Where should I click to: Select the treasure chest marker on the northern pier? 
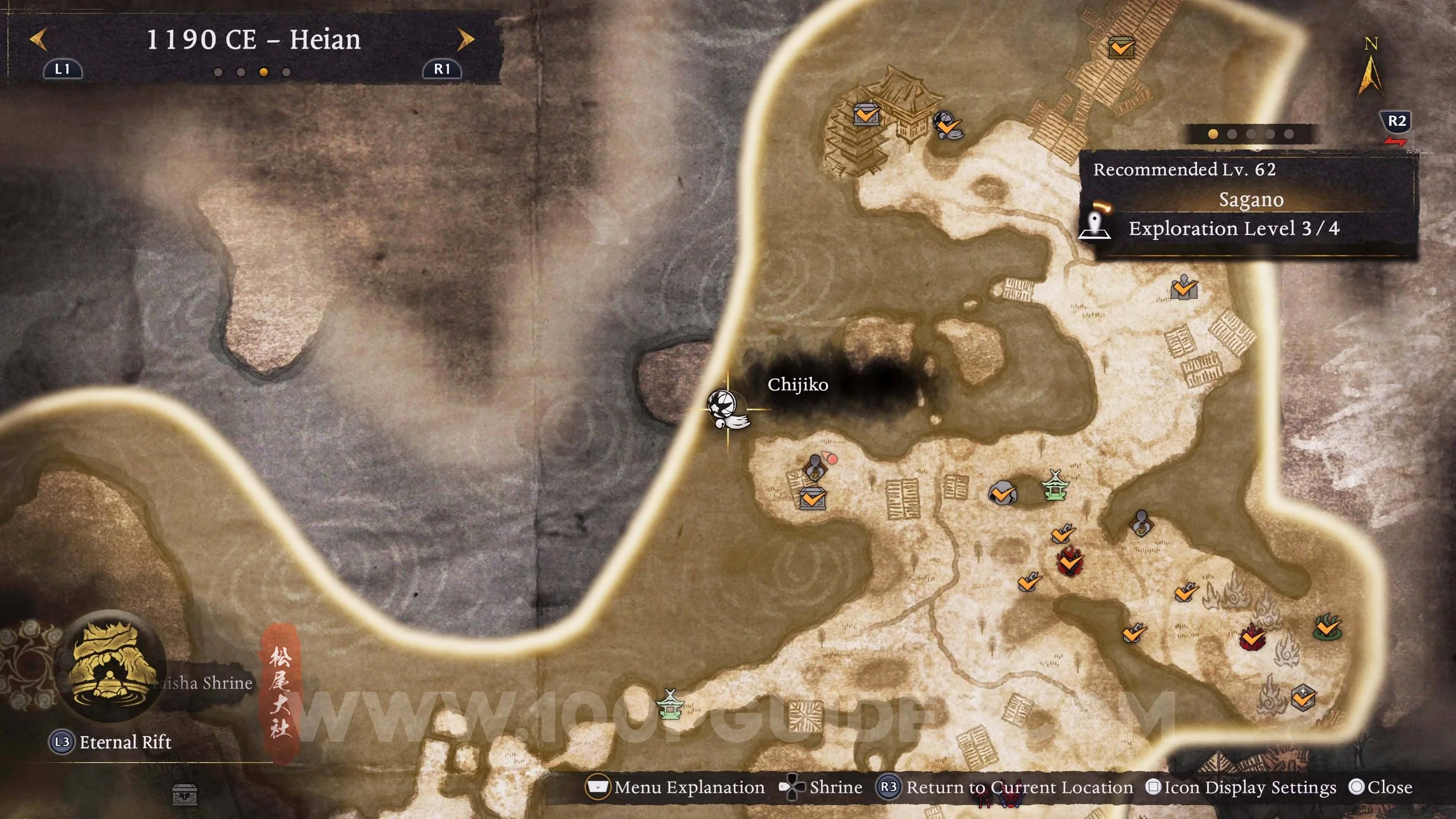coord(1121,47)
